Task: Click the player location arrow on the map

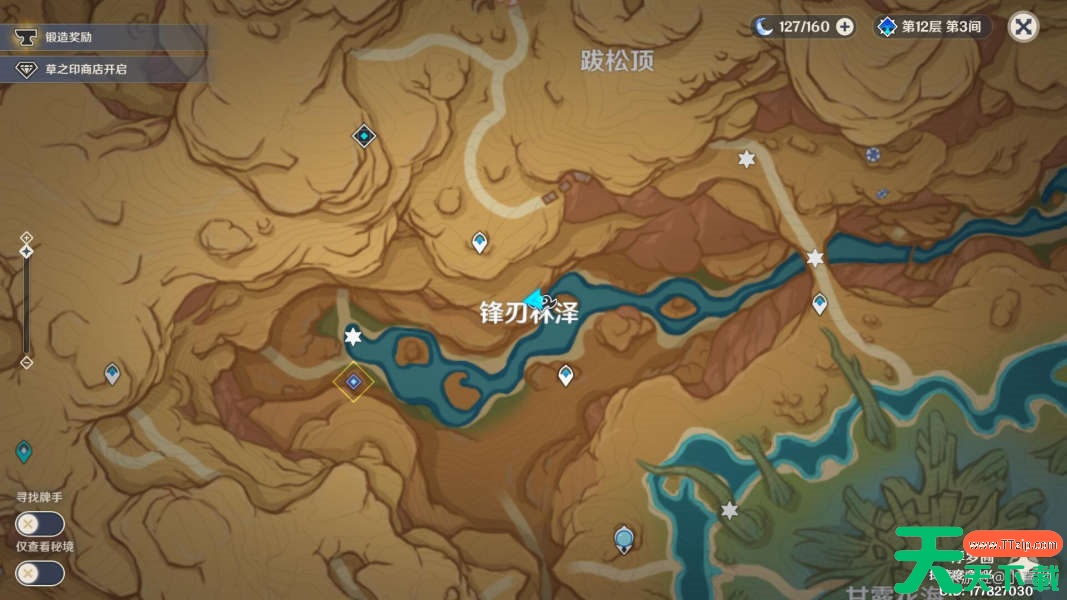Action: coord(535,298)
